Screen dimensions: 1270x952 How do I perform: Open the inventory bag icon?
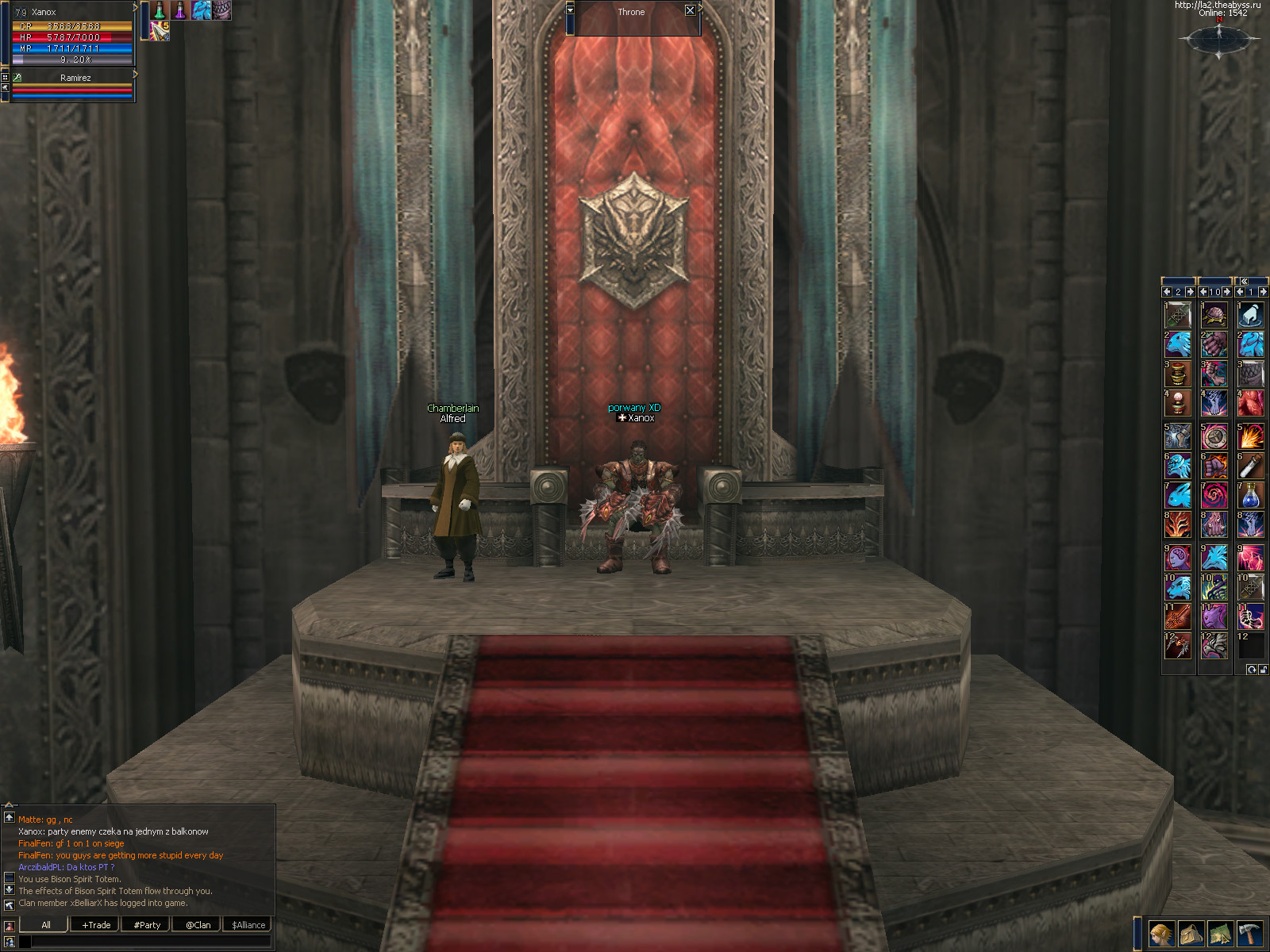coord(1191,934)
